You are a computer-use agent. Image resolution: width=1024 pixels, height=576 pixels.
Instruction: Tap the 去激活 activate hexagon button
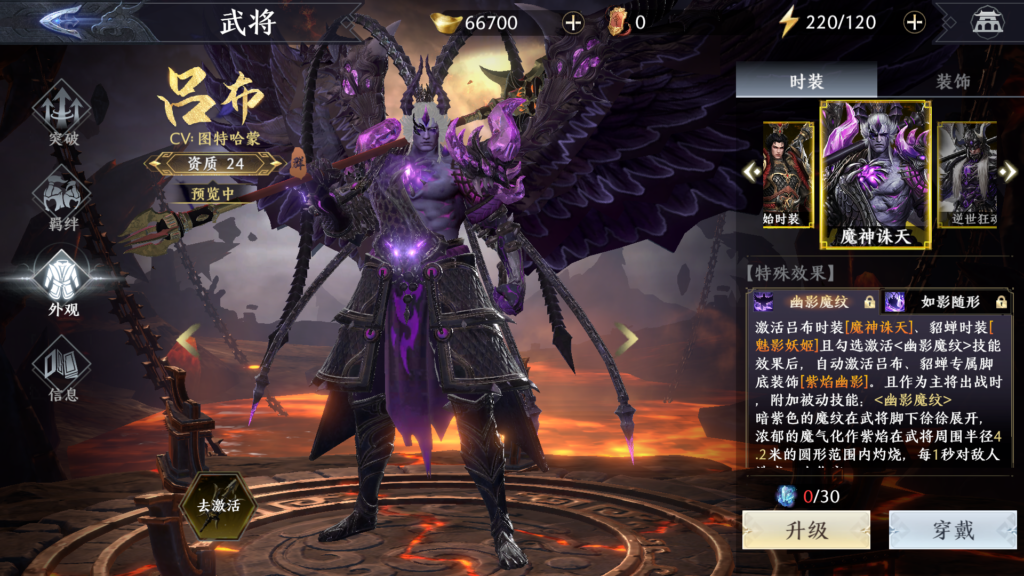tap(218, 506)
